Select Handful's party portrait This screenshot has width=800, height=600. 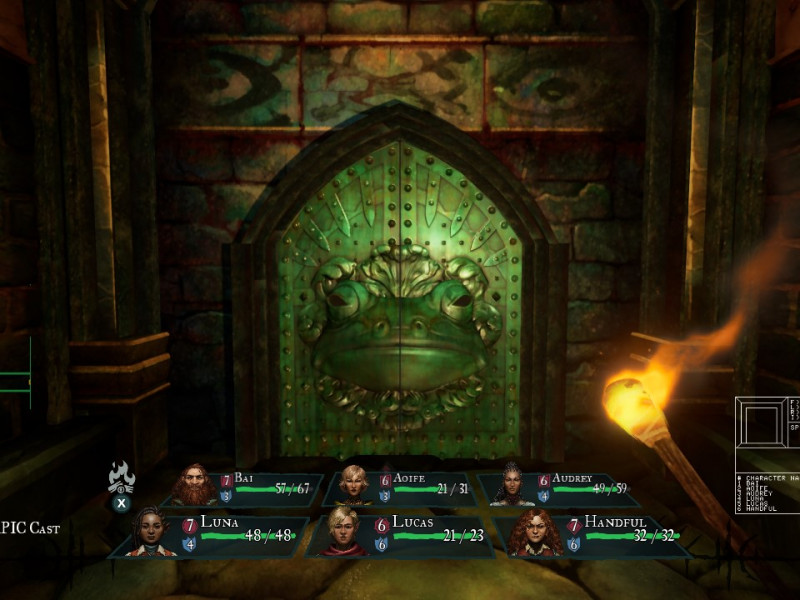point(534,533)
